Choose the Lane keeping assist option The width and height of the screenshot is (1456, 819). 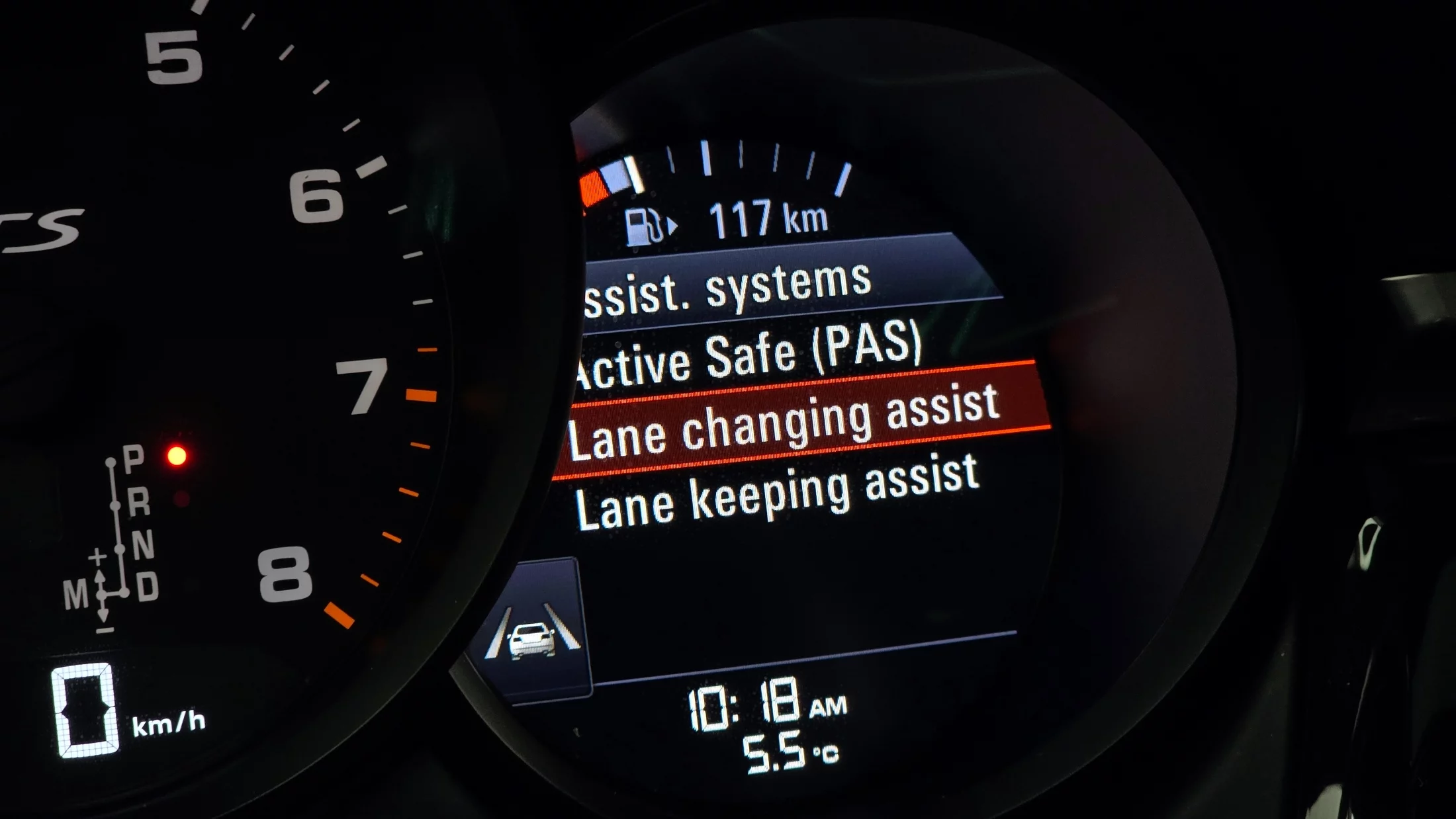pos(776,493)
